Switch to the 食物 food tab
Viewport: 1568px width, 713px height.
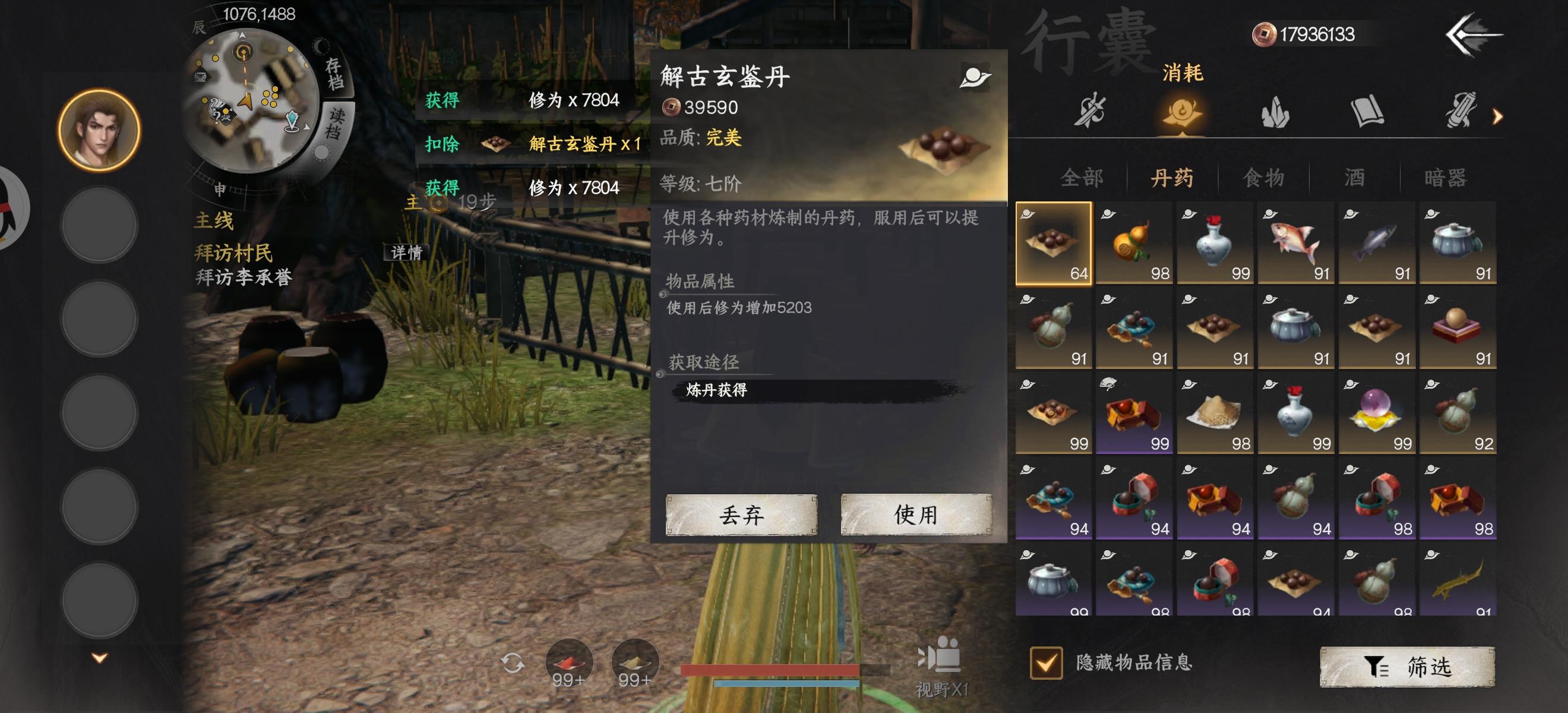coord(1265,177)
